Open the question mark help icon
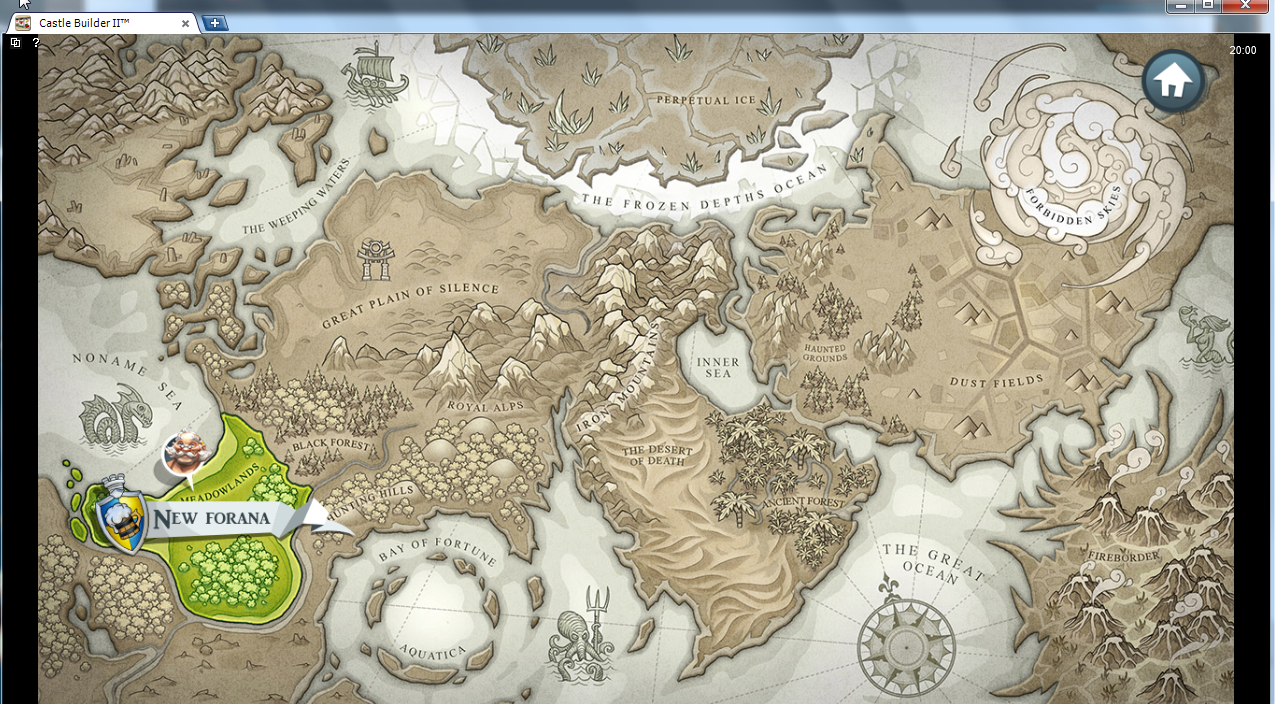The width and height of the screenshot is (1275, 704). point(36,43)
